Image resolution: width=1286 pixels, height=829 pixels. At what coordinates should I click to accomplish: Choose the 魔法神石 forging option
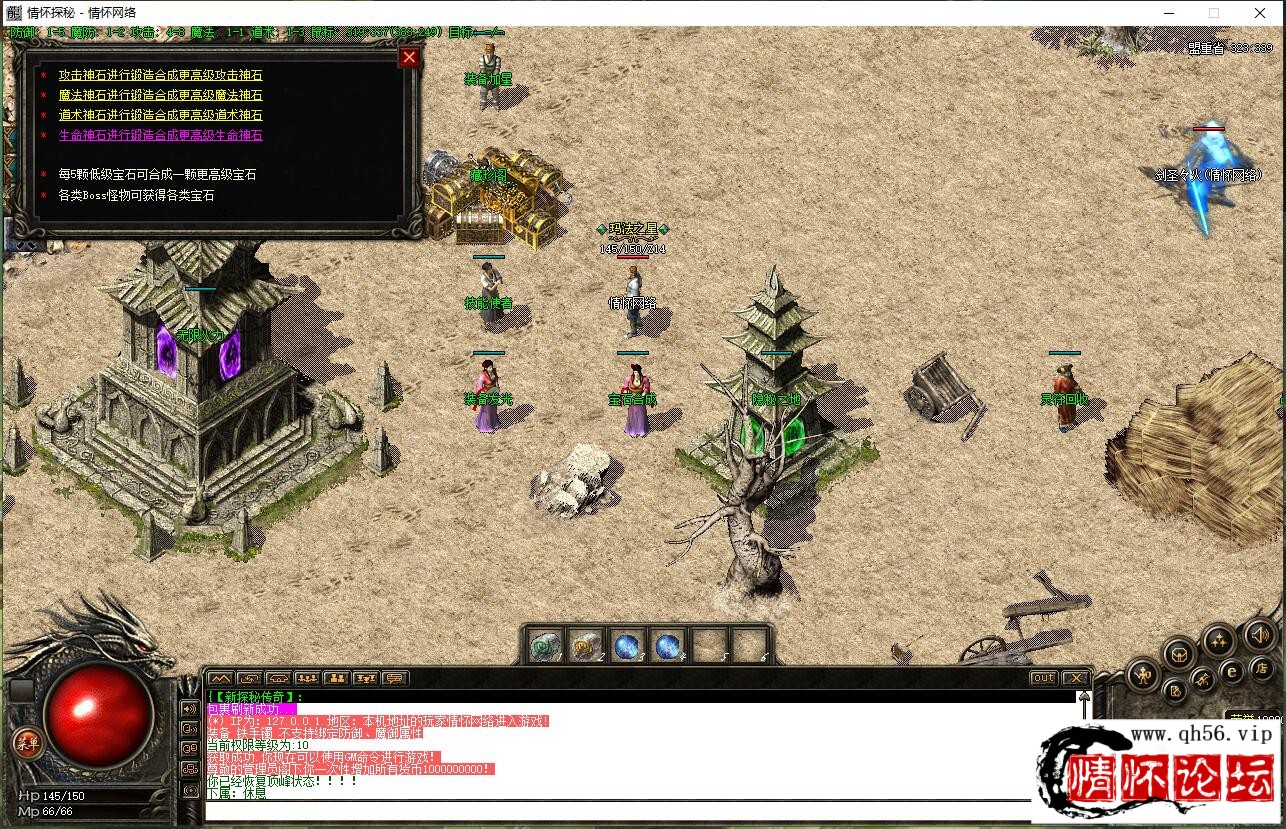(x=160, y=95)
